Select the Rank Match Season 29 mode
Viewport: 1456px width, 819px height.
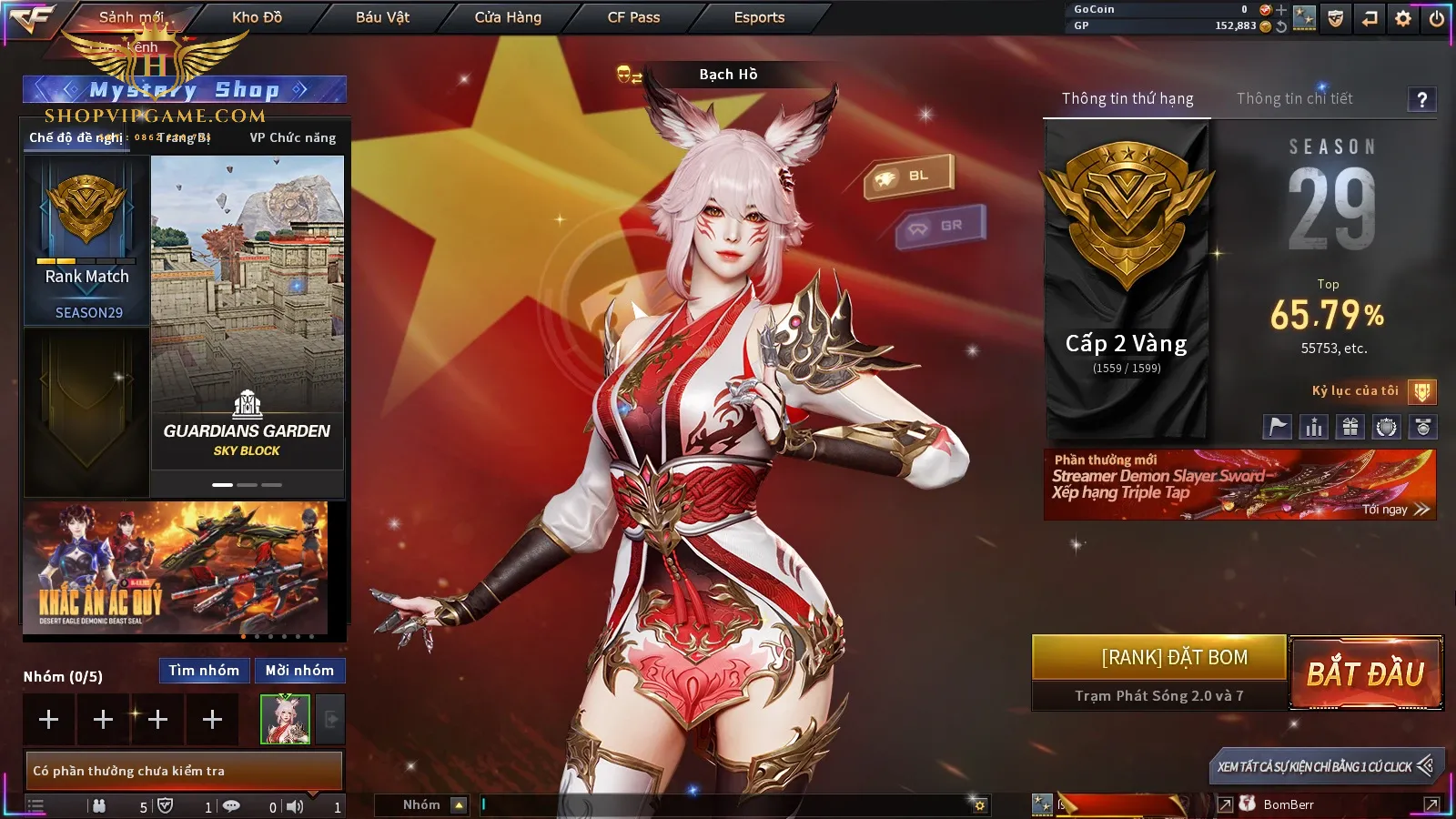coord(87,241)
